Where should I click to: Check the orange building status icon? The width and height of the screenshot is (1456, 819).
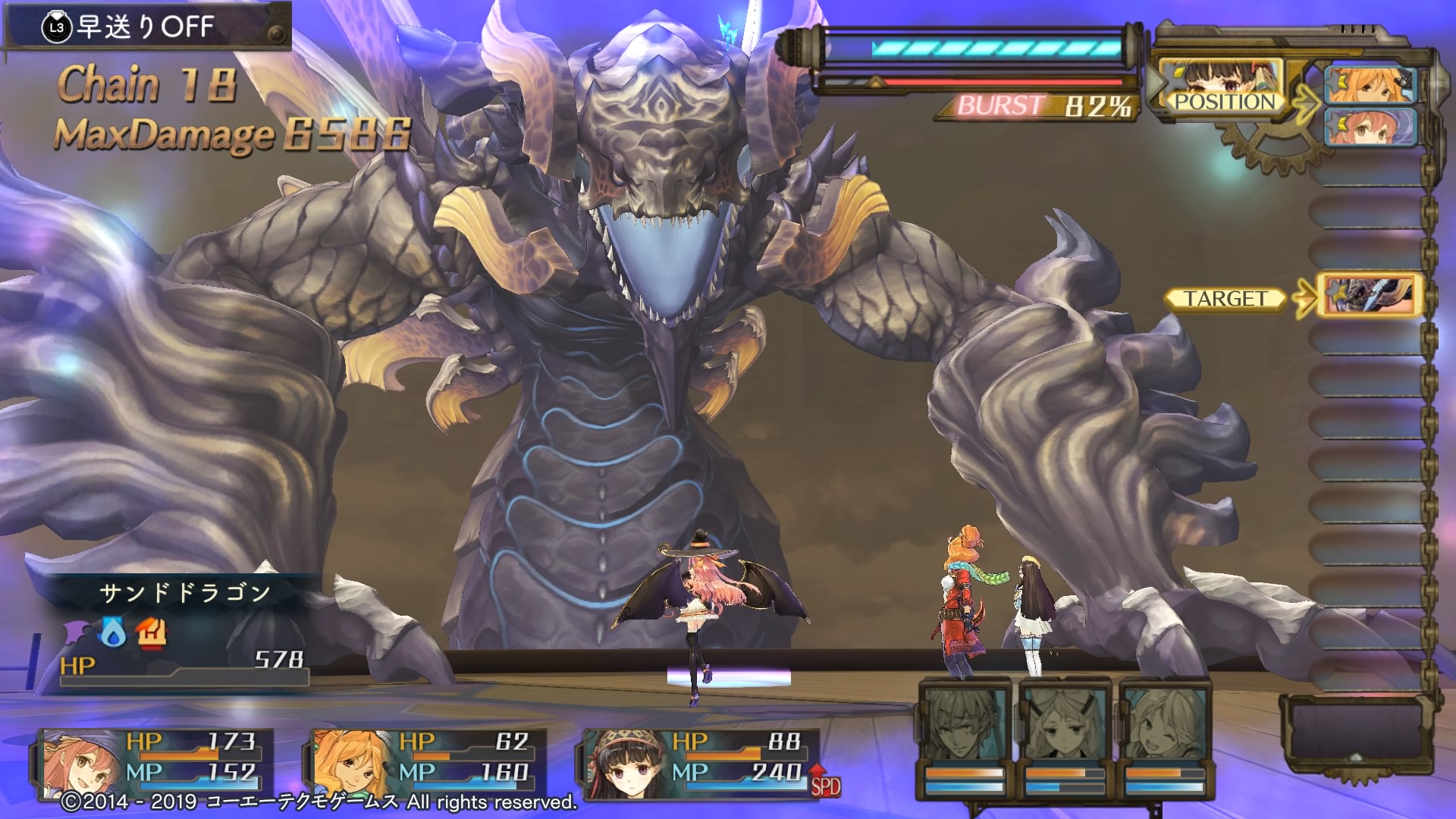click(151, 632)
